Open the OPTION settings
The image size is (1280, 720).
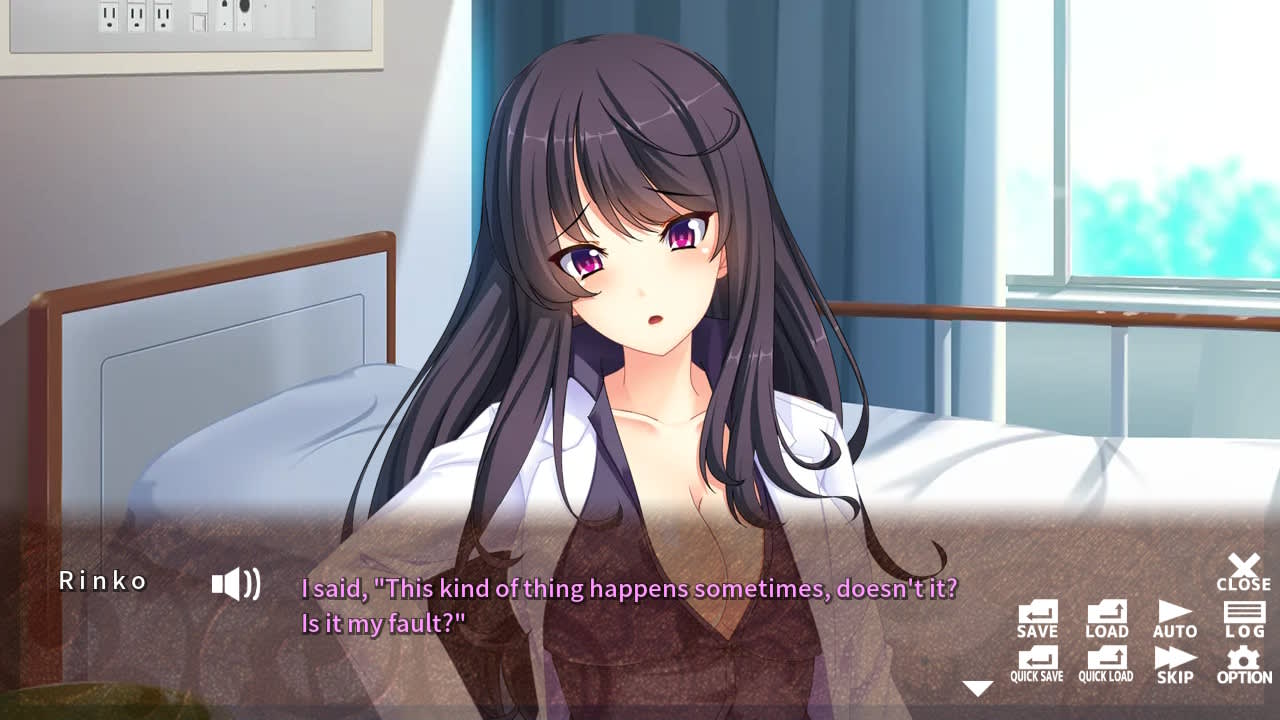pos(1243,663)
